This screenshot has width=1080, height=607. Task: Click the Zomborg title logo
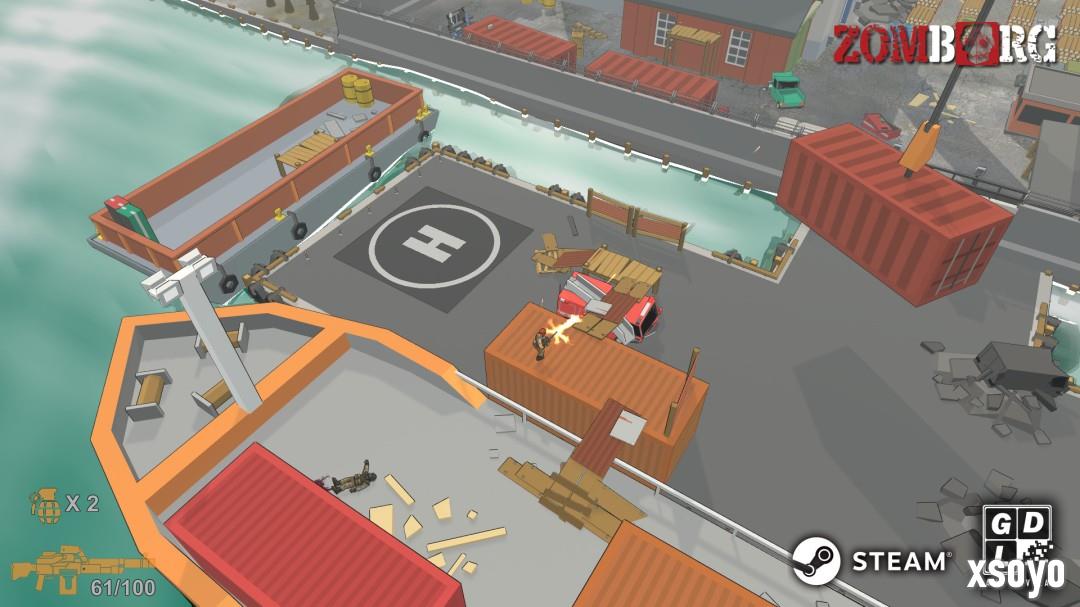point(943,44)
